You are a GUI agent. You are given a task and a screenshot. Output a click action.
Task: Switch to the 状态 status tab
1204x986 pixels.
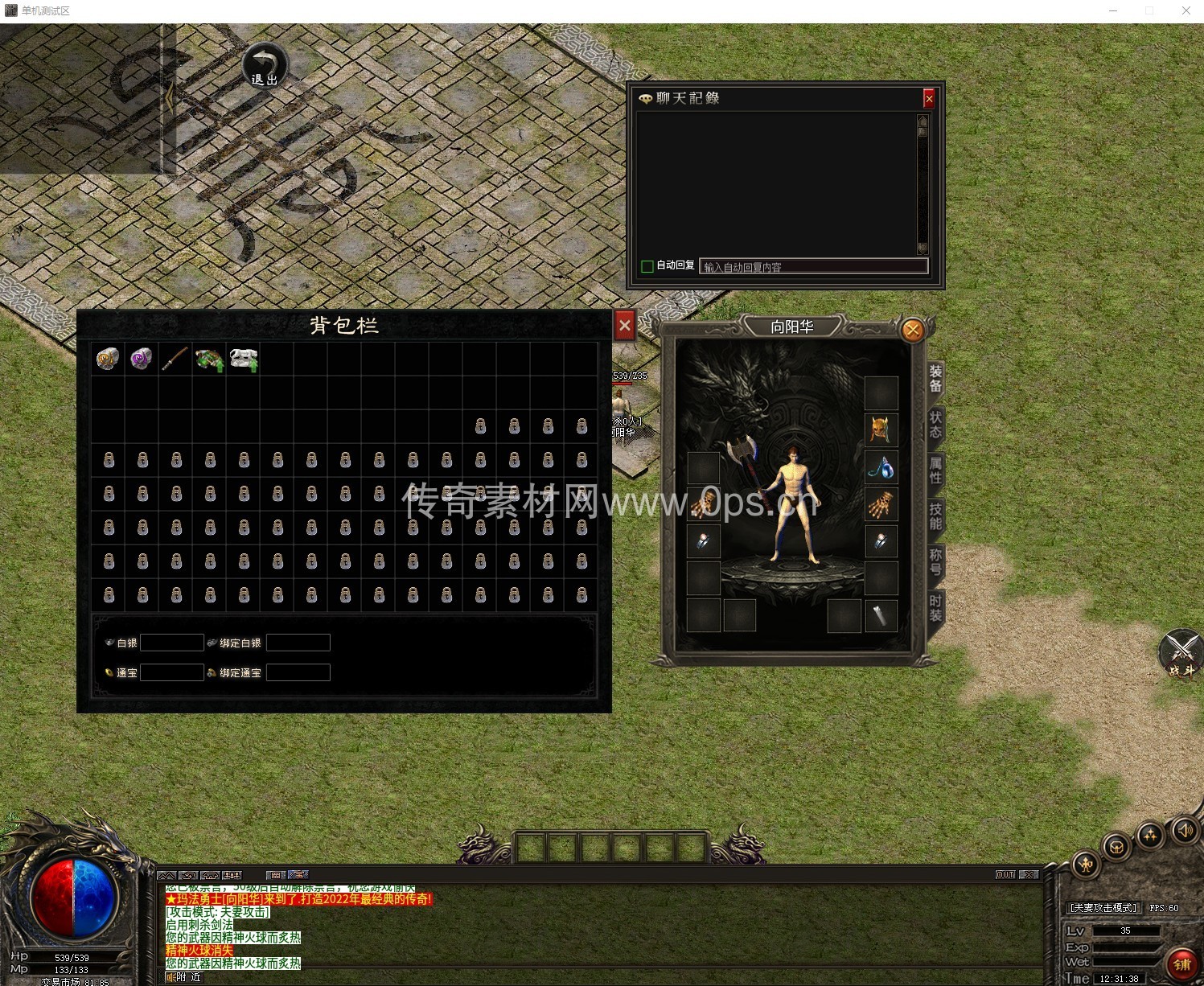pyautogui.click(x=935, y=425)
